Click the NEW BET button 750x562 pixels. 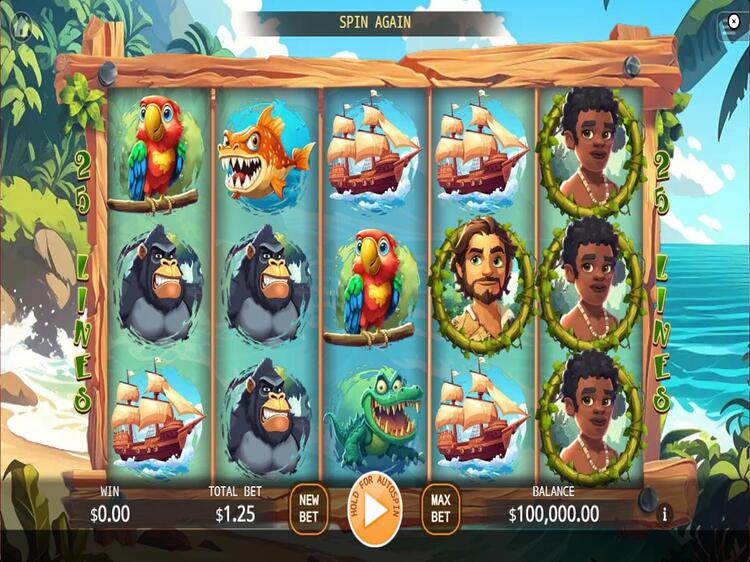click(309, 509)
